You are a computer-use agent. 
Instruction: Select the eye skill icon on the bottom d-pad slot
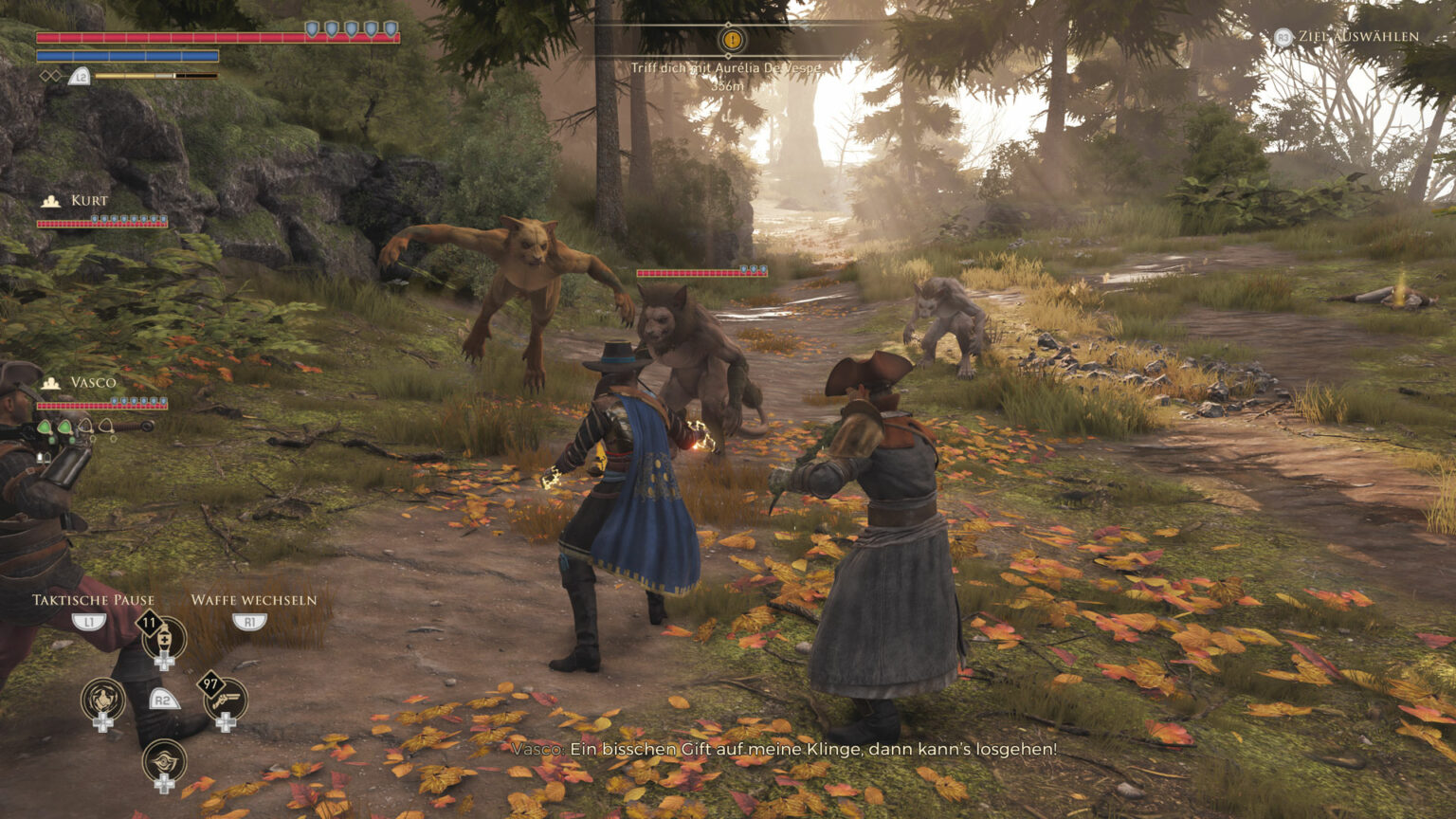[164, 760]
